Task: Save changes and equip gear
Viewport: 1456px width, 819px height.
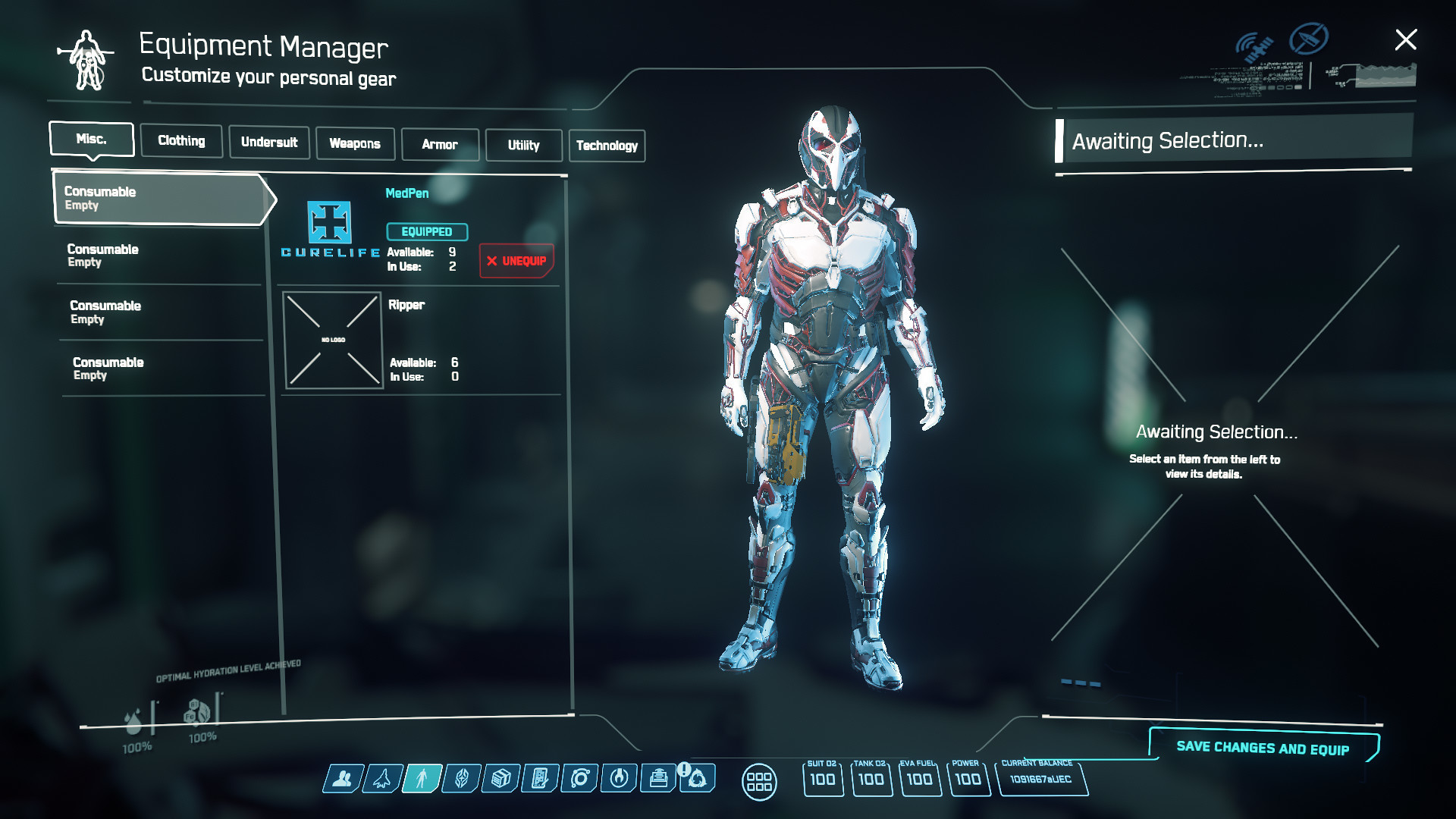Action: pyautogui.click(x=1263, y=748)
